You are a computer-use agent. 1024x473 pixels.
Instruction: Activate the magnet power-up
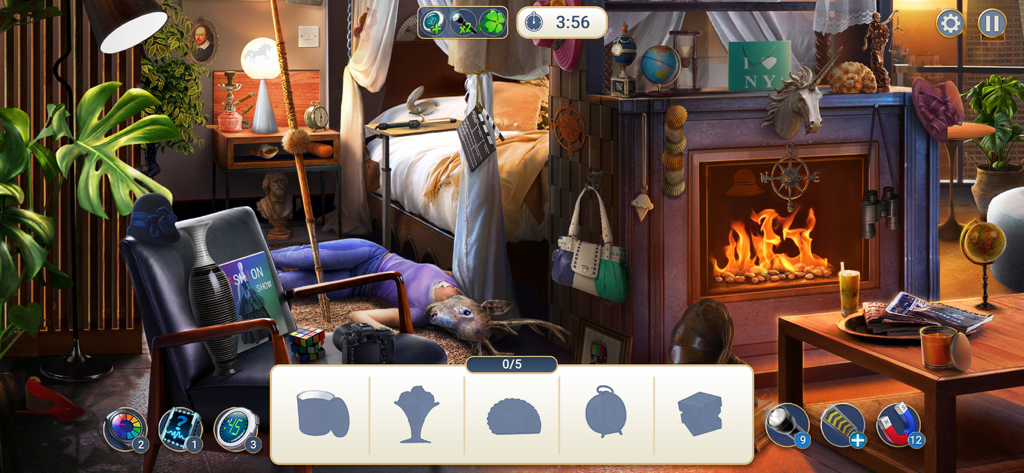click(897, 424)
